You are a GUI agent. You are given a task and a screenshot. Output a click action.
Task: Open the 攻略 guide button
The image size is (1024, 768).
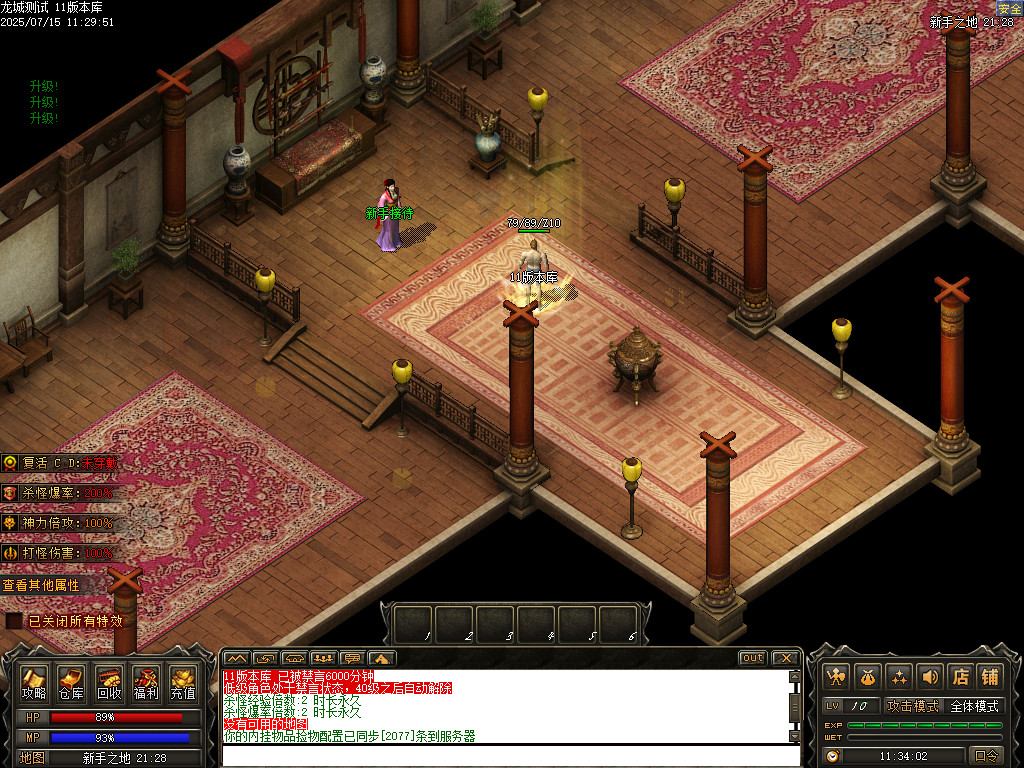(34, 682)
